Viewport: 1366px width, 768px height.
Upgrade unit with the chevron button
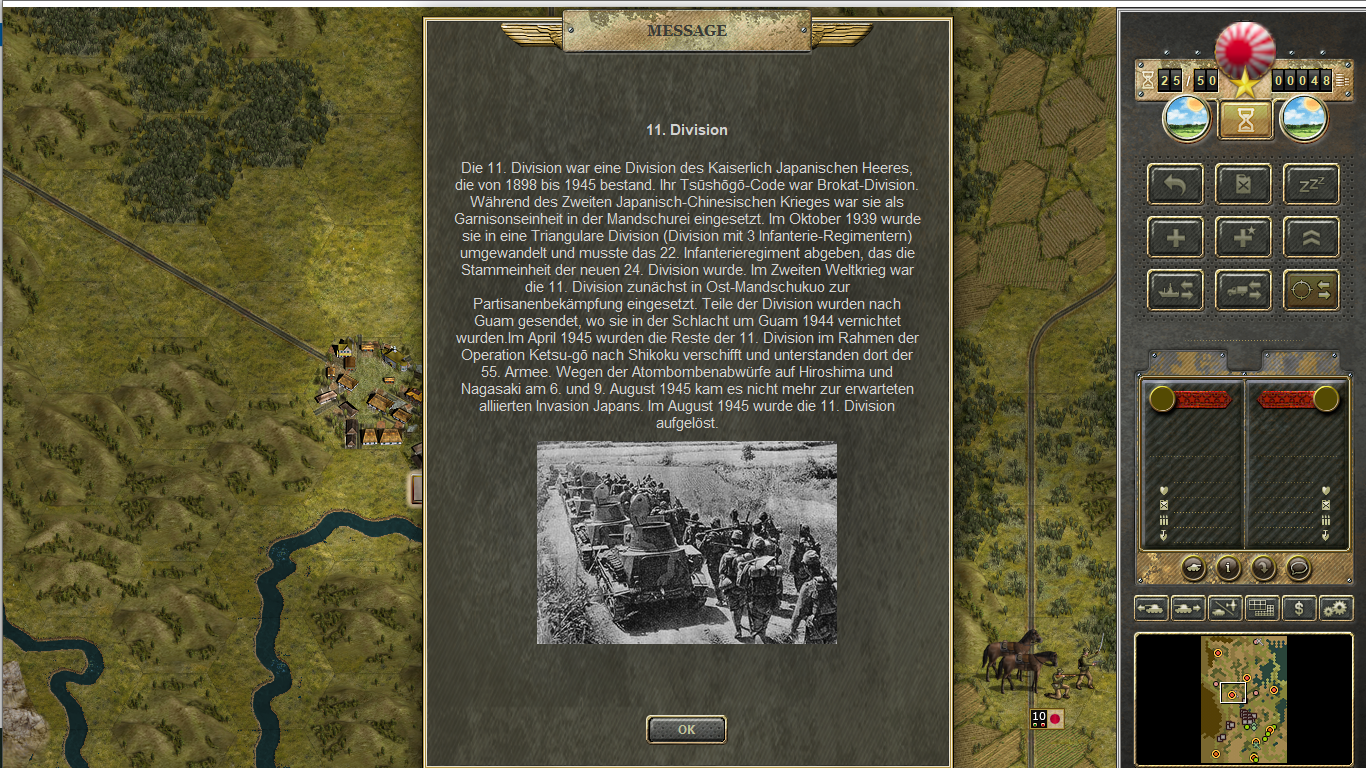1311,238
